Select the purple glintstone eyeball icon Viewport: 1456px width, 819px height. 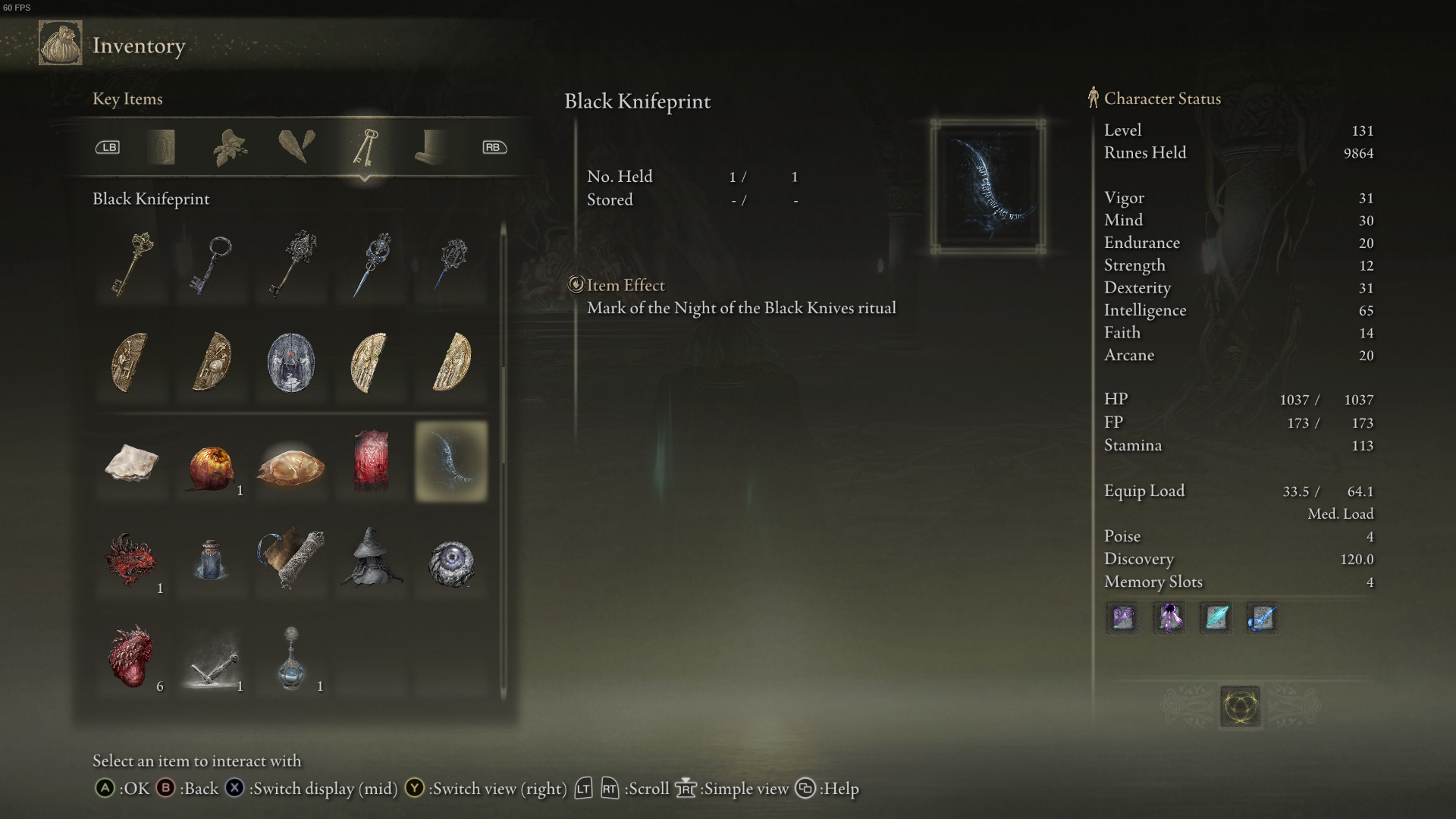[450, 564]
